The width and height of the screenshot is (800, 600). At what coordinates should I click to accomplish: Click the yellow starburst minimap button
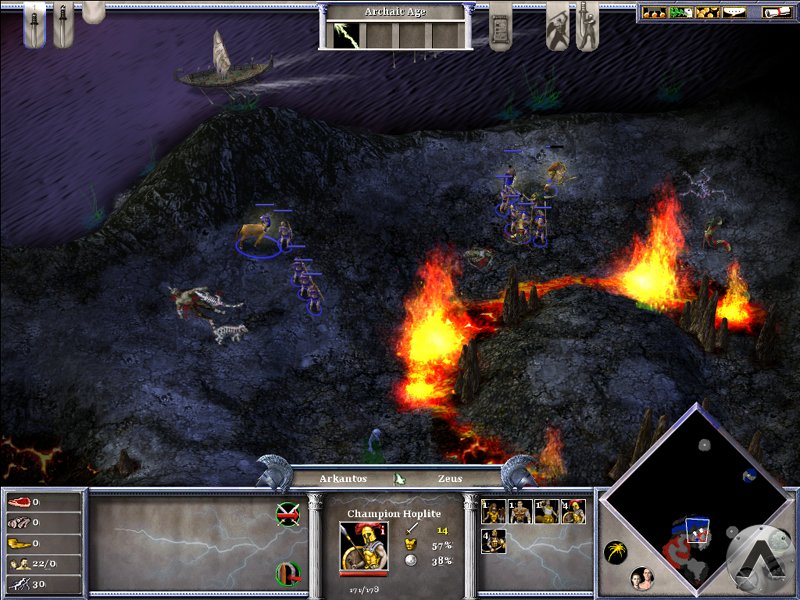617,551
